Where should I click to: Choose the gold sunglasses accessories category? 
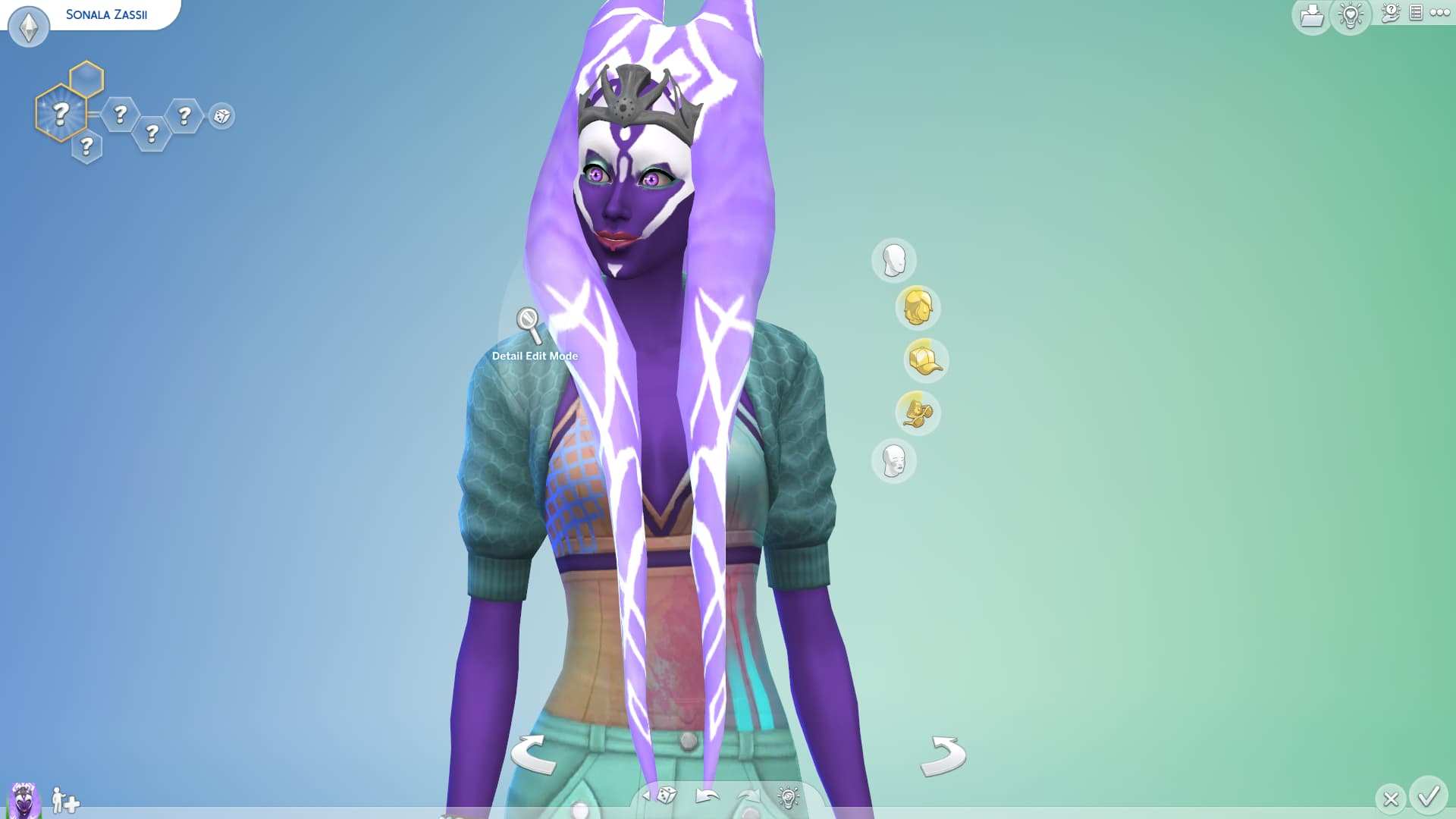click(x=917, y=413)
